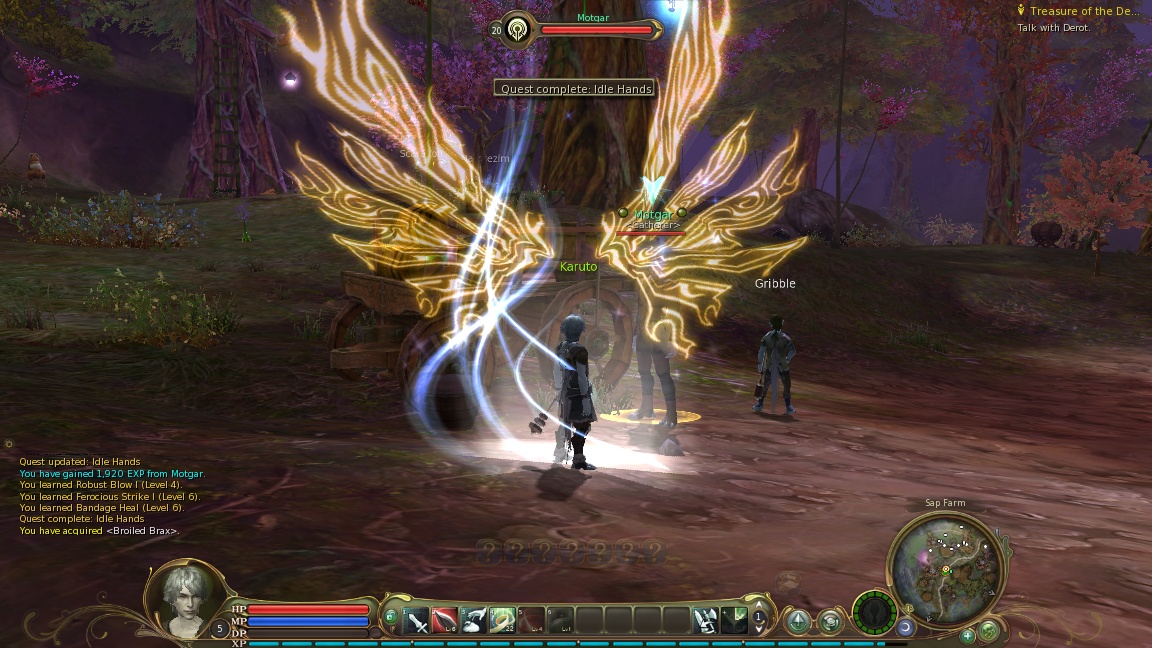
Task: Click the green up-arrow round button
Action: pos(798,622)
